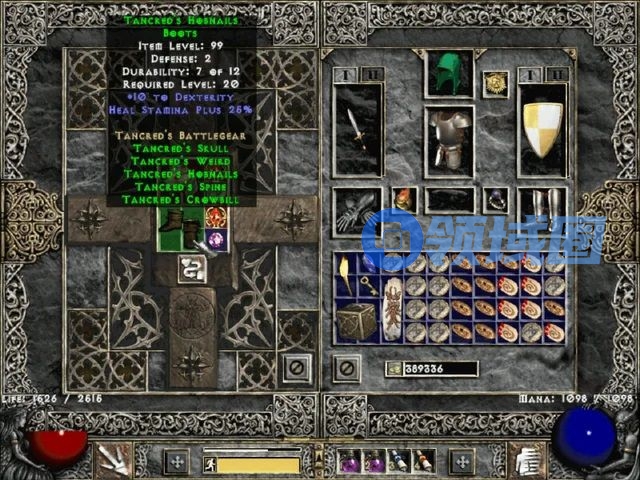Toggle the run/walk icon on stamina bar
The width and height of the screenshot is (640, 480).
pos(209,465)
